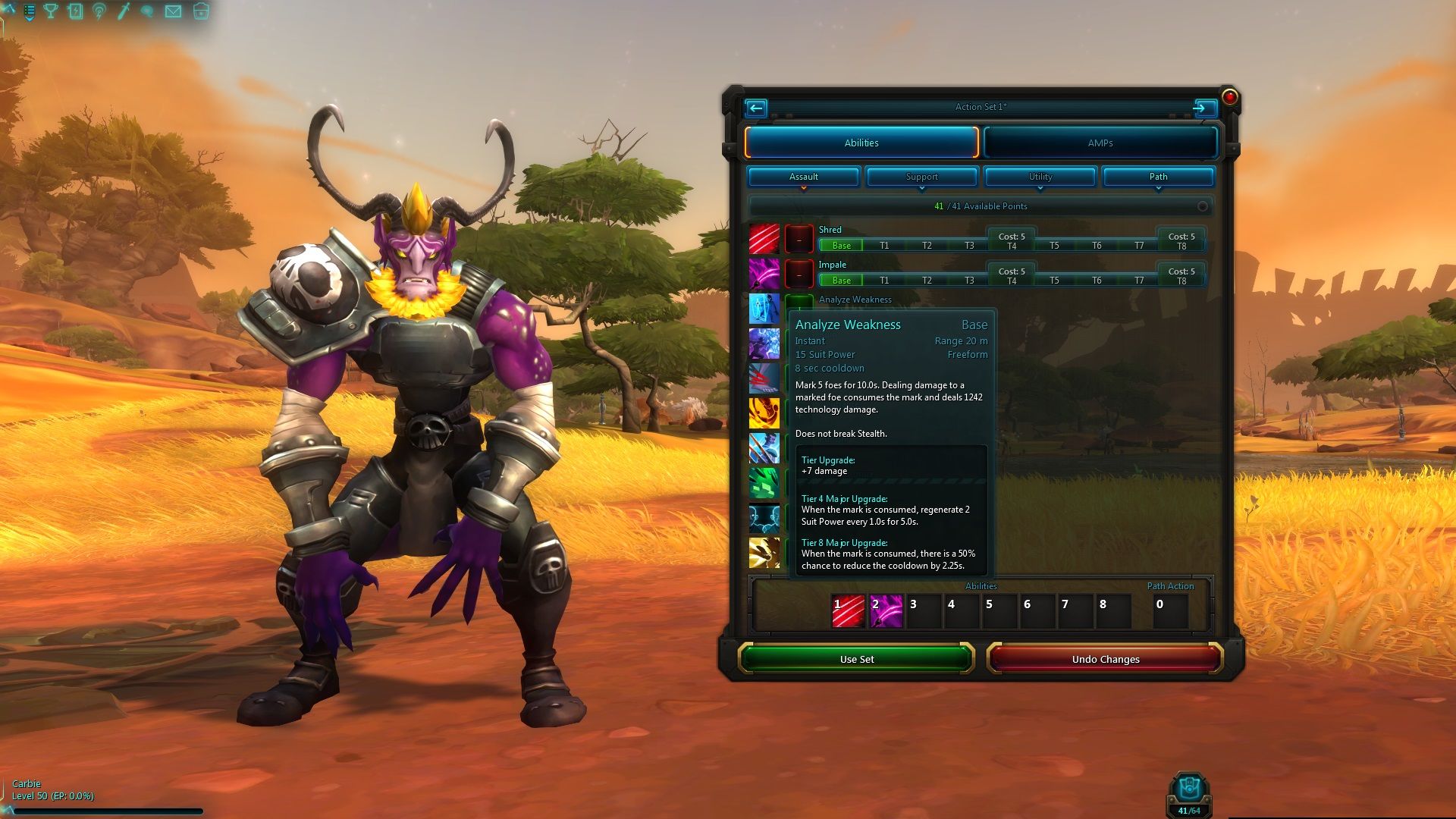The image size is (1456, 819).
Task: Open the mail envelope icon
Action: click(x=173, y=11)
